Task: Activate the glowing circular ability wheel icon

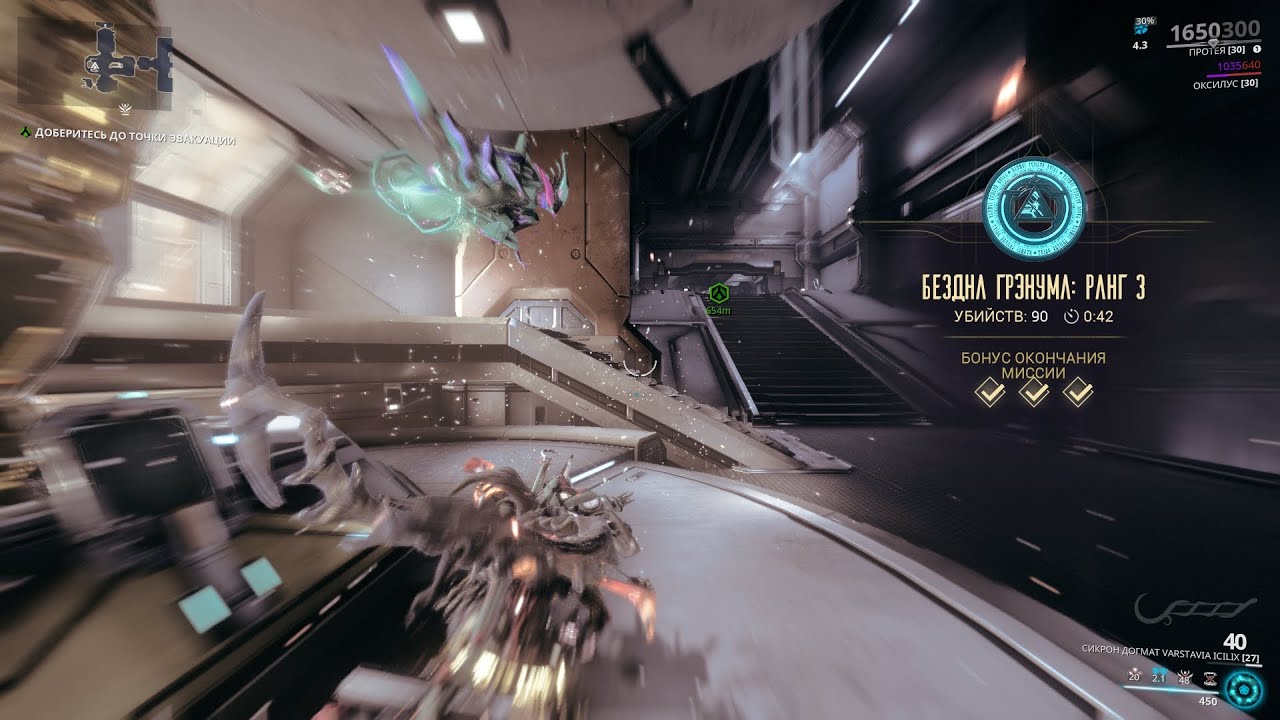Action: pyautogui.click(x=1244, y=689)
